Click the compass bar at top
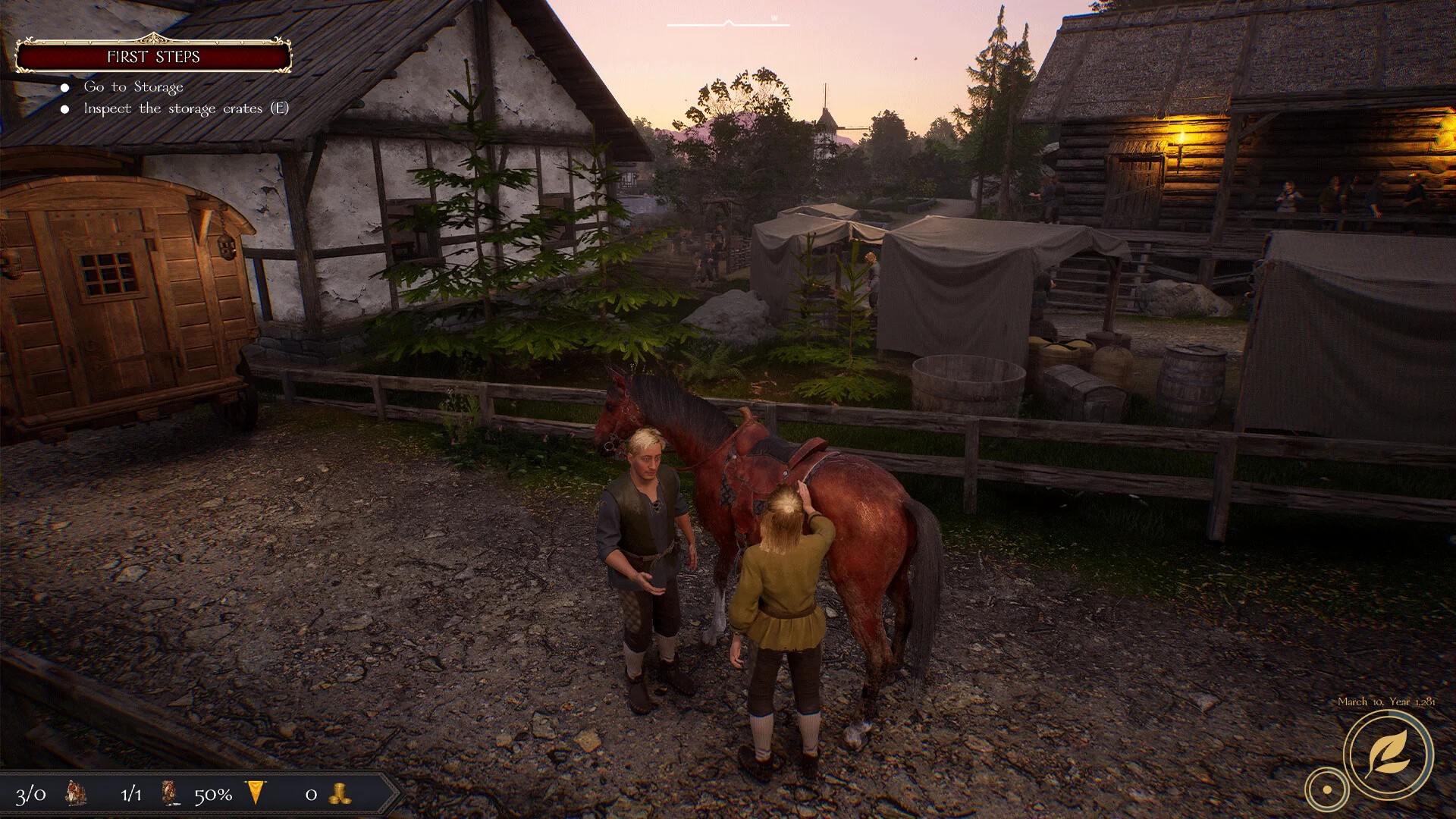 pos(728,24)
